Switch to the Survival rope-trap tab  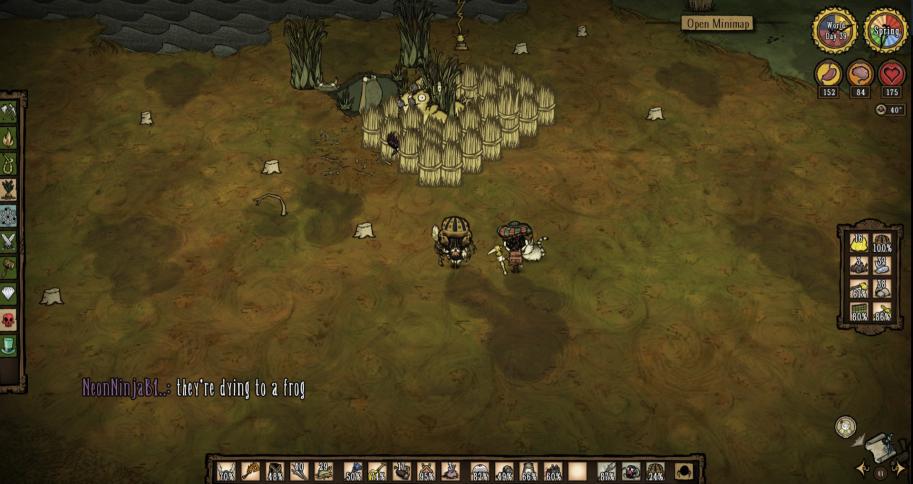(10, 163)
